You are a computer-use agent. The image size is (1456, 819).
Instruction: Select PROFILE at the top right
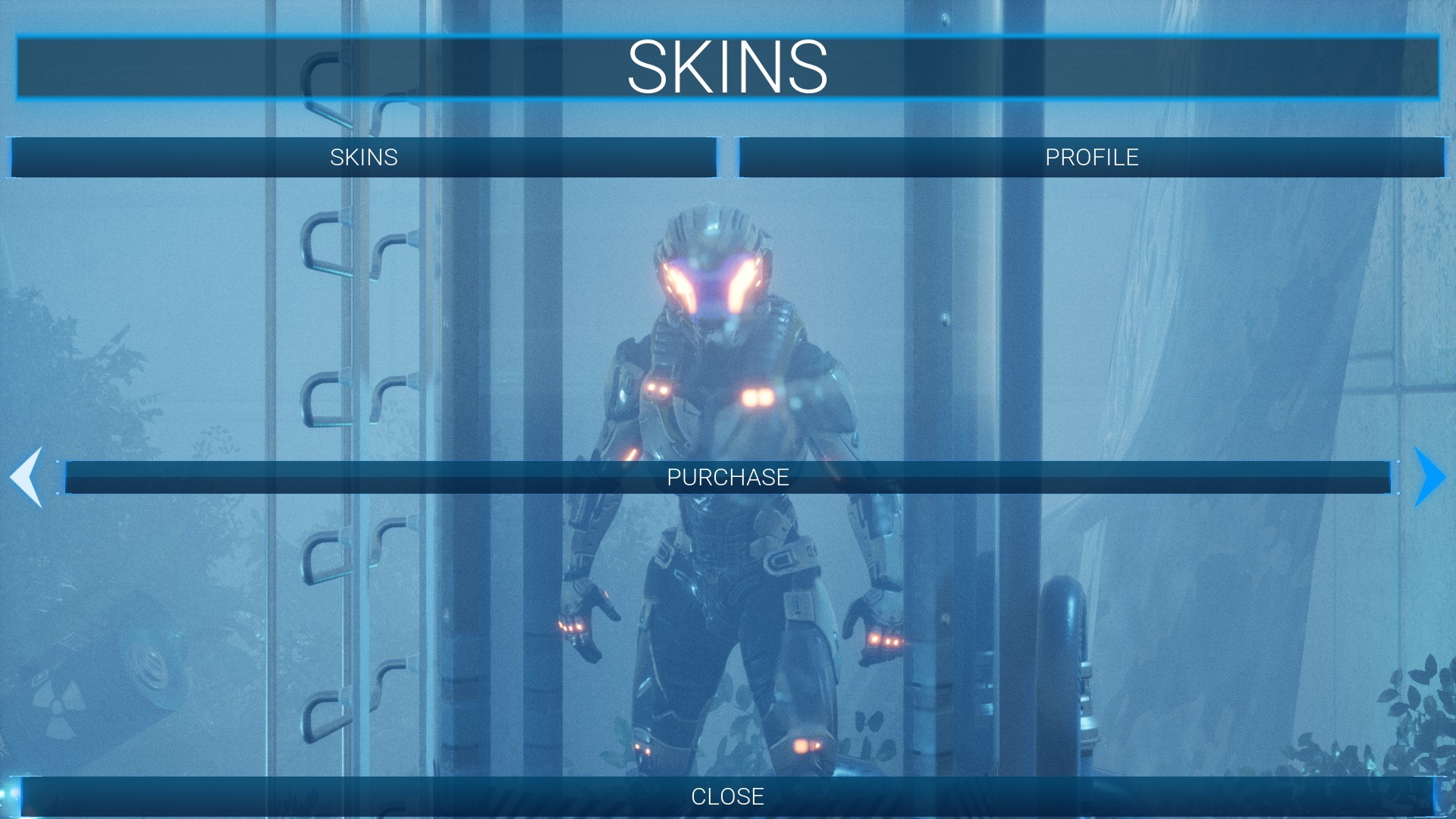pos(1092,158)
